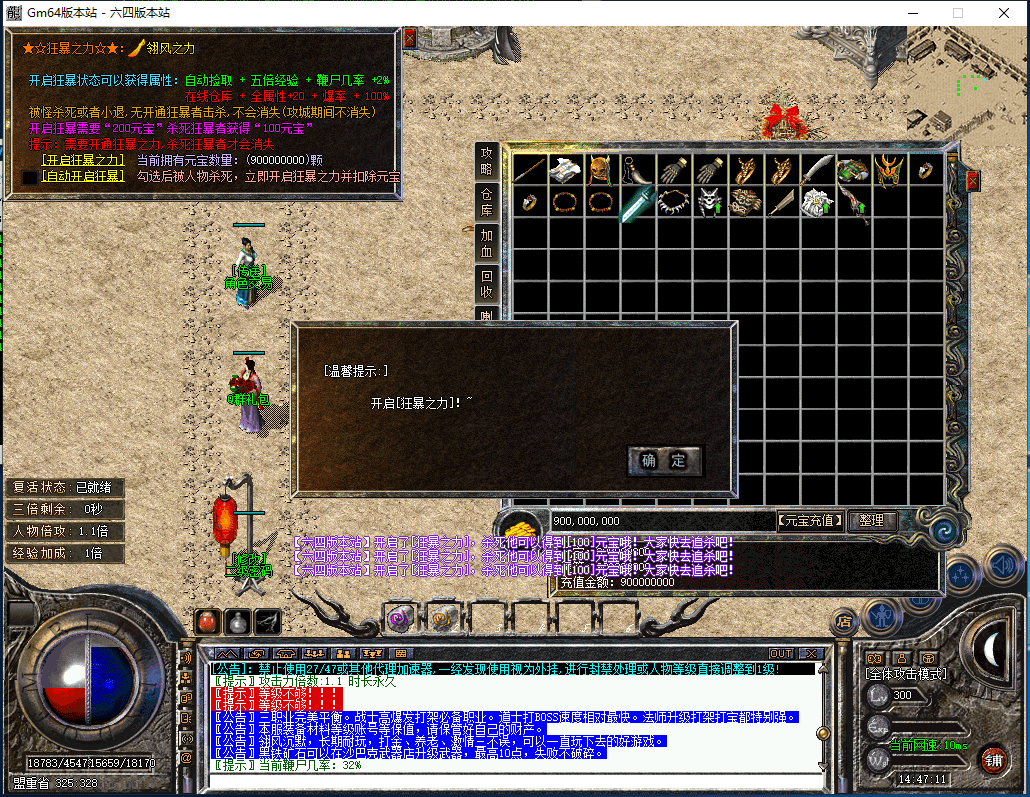This screenshot has height=797, width=1030.
Task: Click the 开启狂暴之力 link
Action: coord(82,160)
